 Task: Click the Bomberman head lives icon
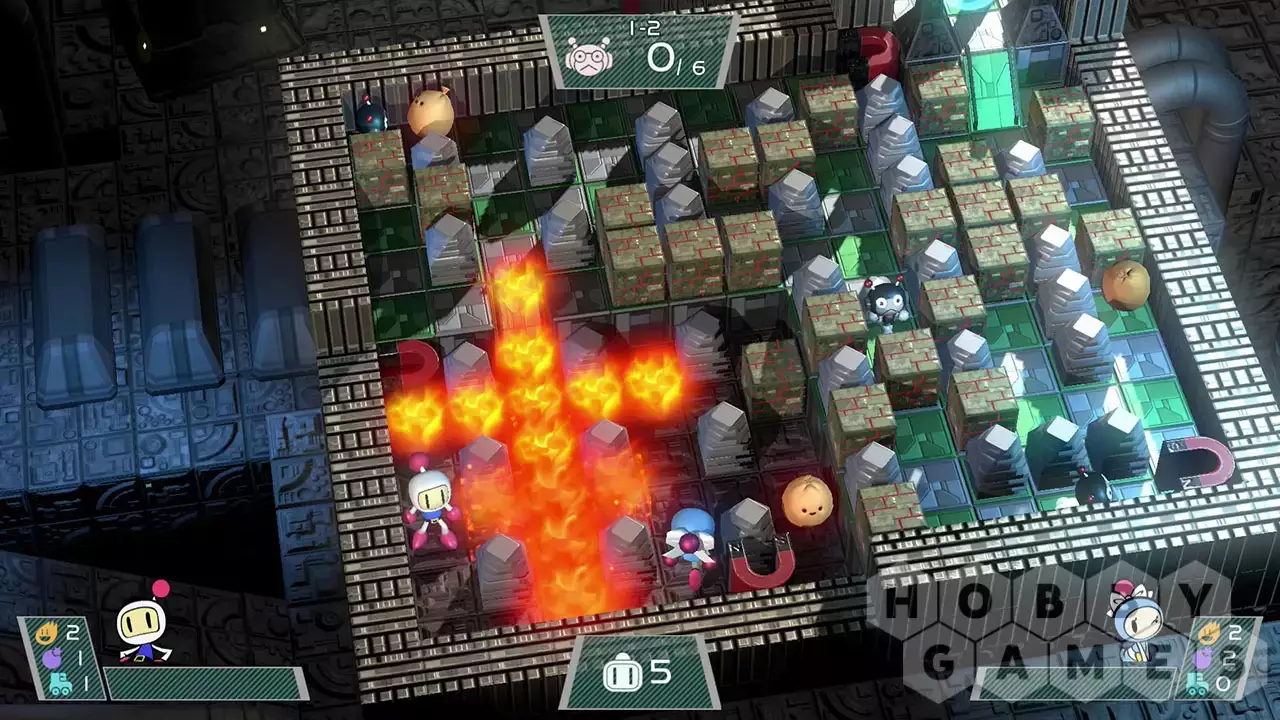pyautogui.click(x=620, y=673)
